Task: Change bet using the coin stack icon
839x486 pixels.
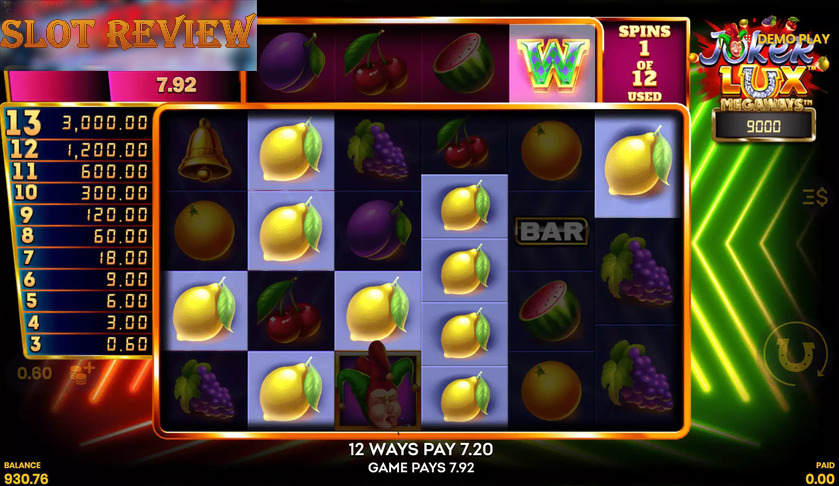Action: coord(78,373)
